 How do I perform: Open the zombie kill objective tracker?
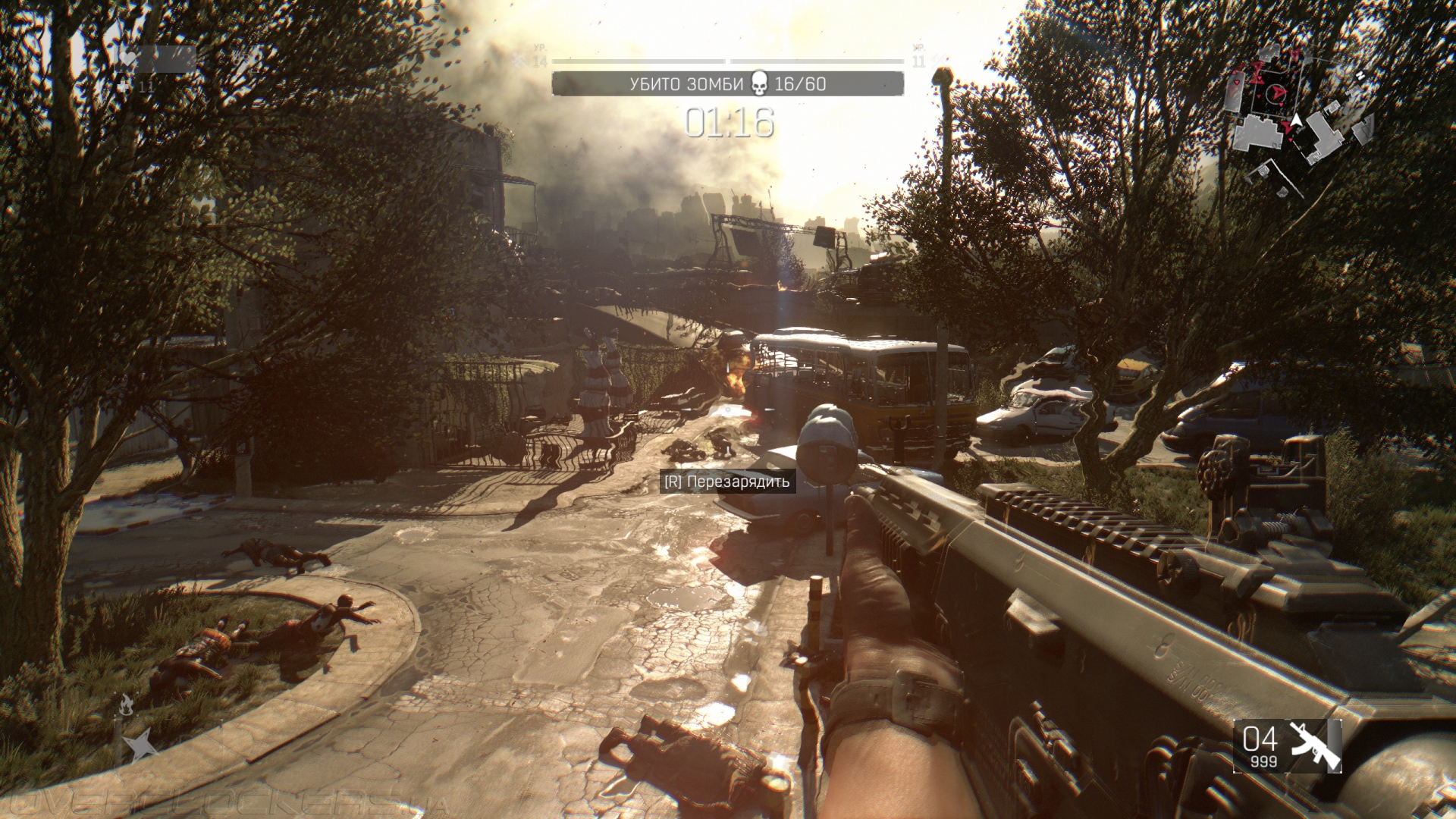point(727,83)
